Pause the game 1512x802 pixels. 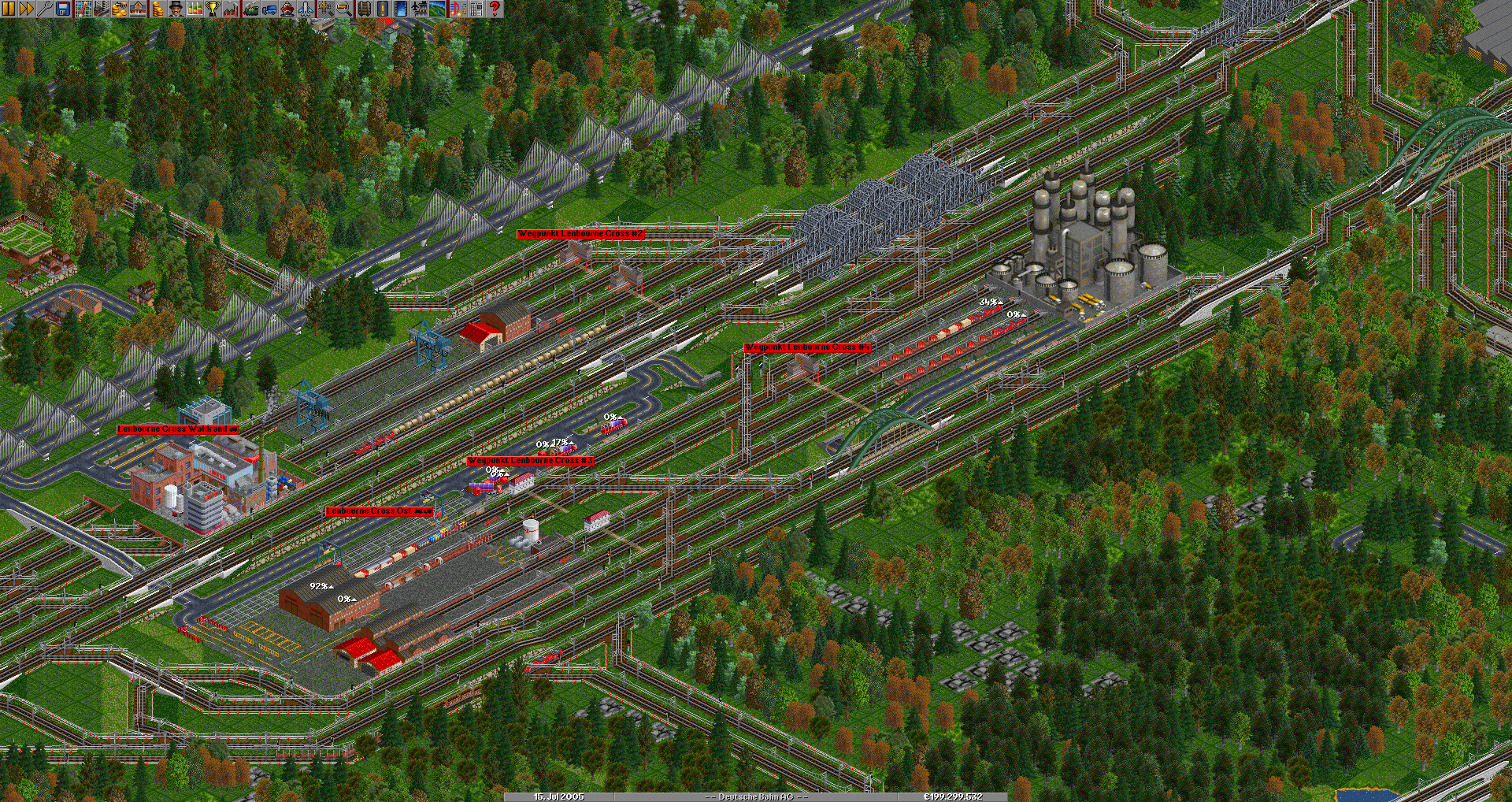(x=9, y=9)
